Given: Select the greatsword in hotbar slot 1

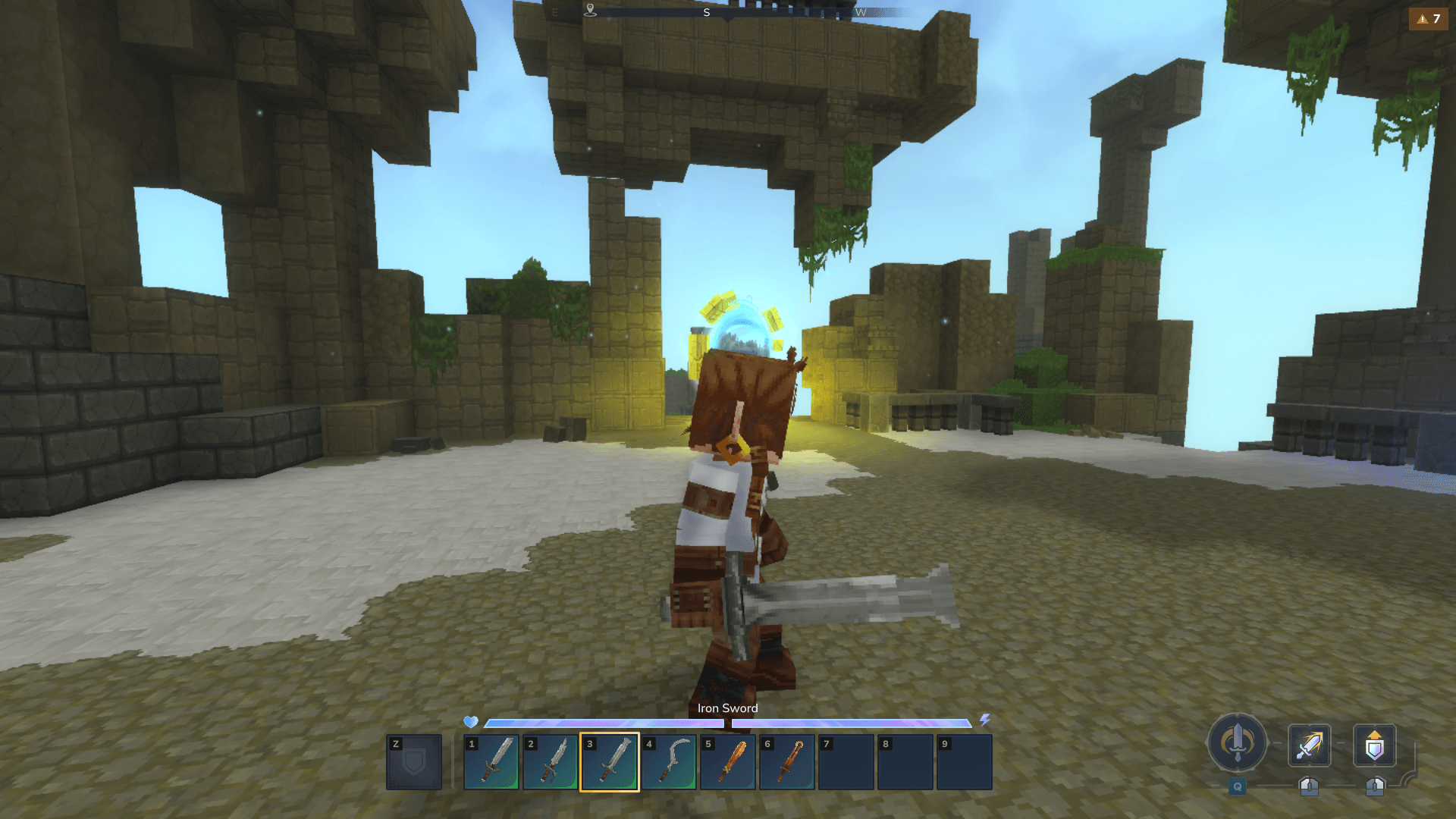Looking at the screenshot, I should (491, 762).
